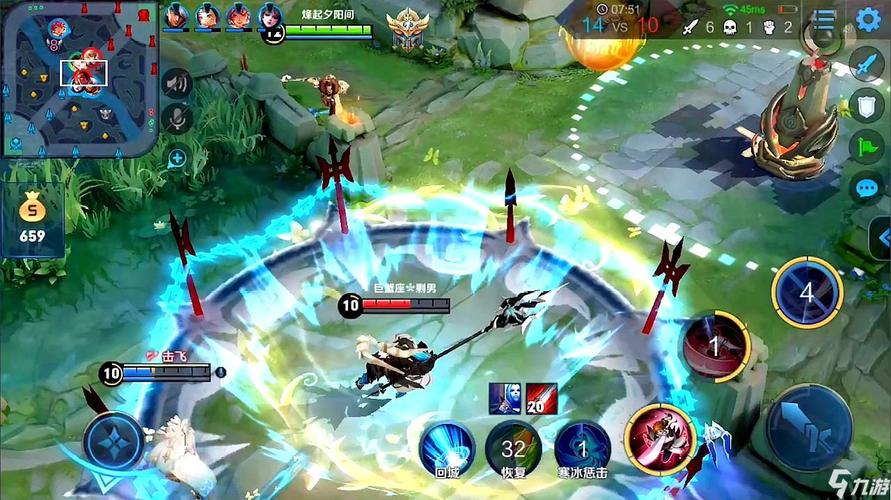
Task: Tap the movement joystick's center
Action: coord(113,441)
